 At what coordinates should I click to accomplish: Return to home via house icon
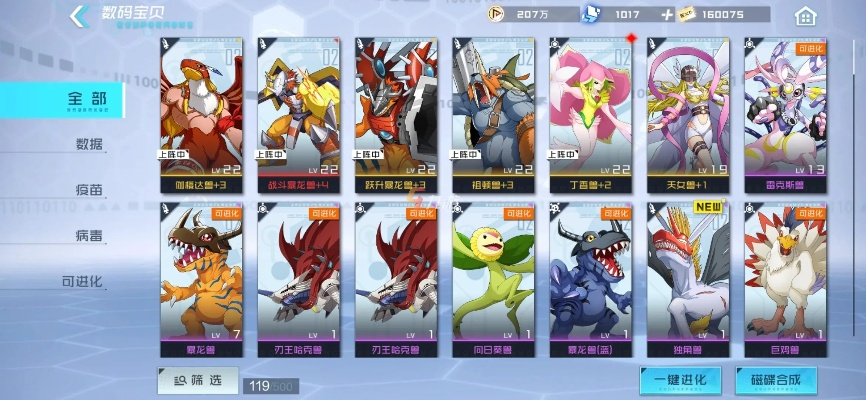(x=805, y=16)
